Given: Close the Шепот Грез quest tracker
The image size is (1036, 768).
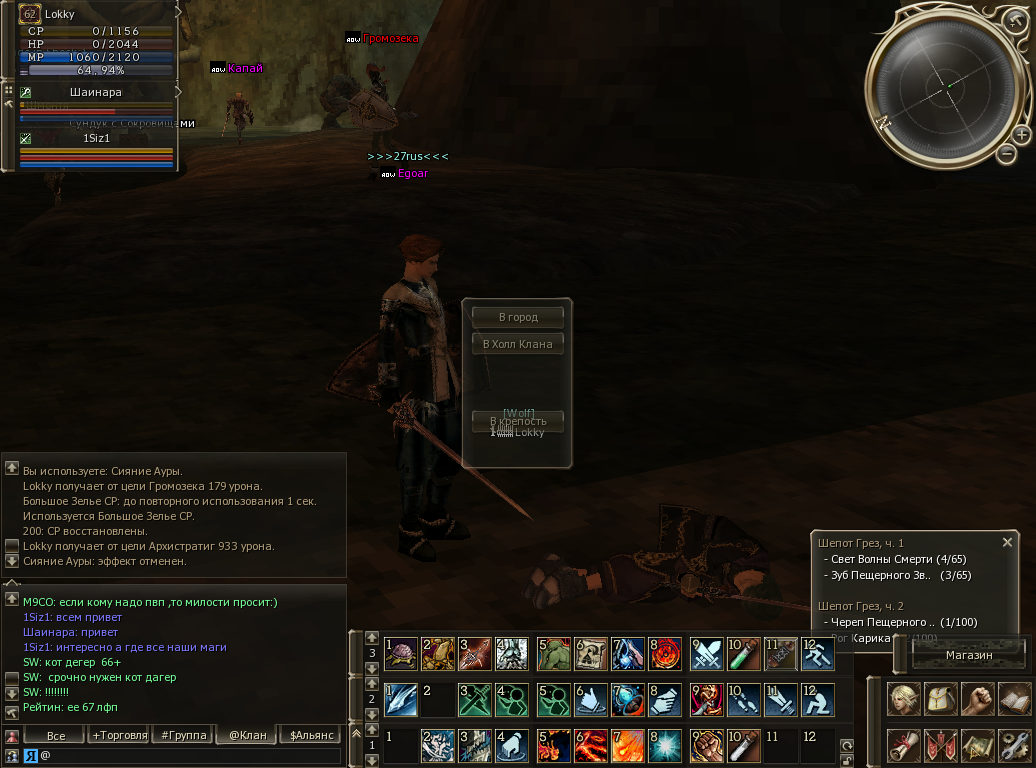Looking at the screenshot, I should click(1007, 542).
